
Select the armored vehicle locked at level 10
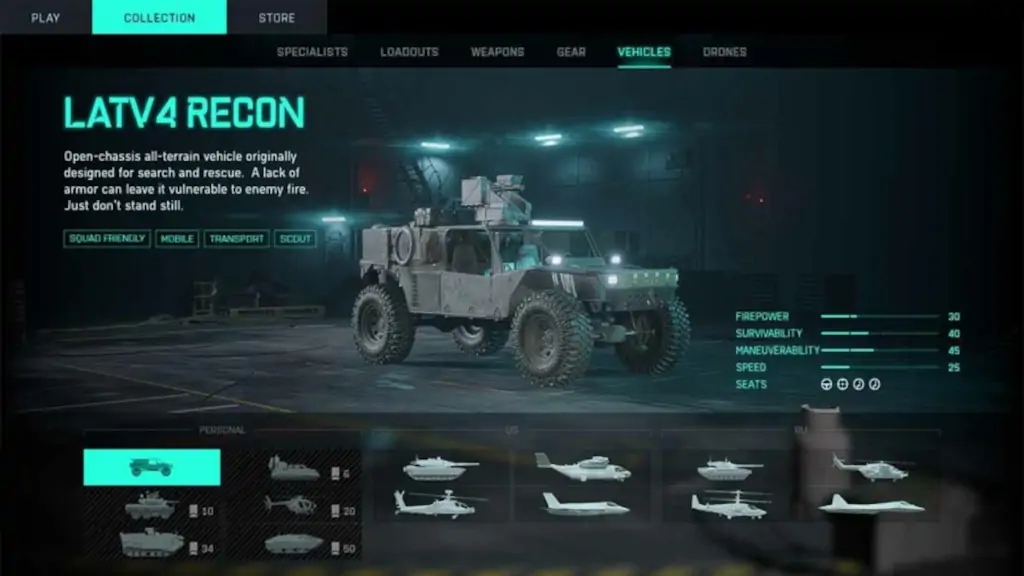click(x=151, y=506)
